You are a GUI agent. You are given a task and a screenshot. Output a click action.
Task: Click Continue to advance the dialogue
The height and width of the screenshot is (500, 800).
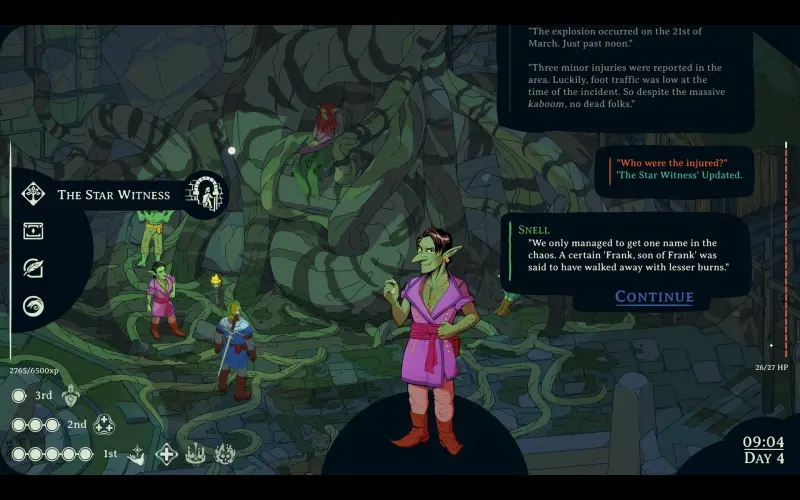coord(654,296)
